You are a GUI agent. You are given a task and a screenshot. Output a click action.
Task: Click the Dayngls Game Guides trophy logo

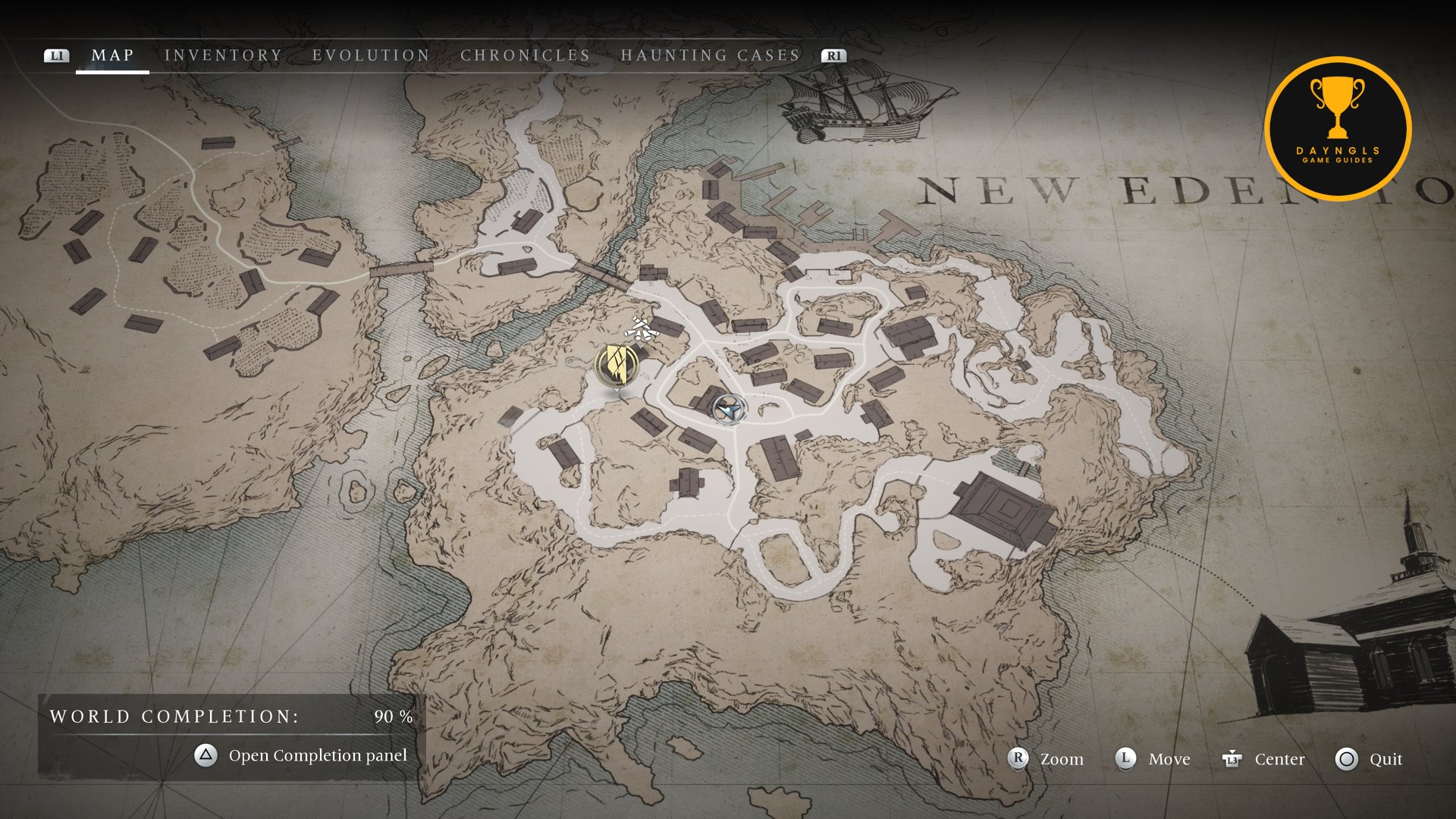point(1338,129)
